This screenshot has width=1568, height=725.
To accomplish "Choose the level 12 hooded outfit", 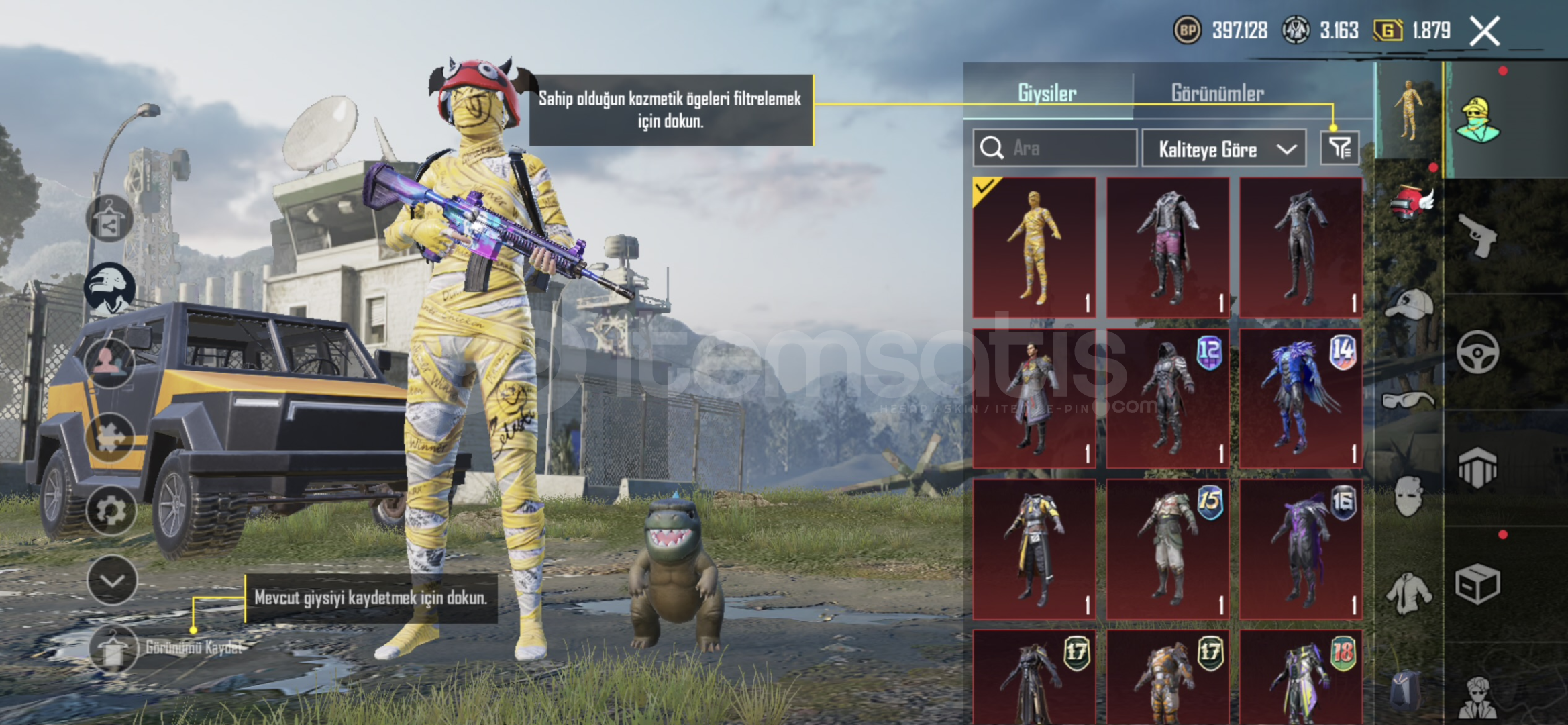I will 1167,398.
